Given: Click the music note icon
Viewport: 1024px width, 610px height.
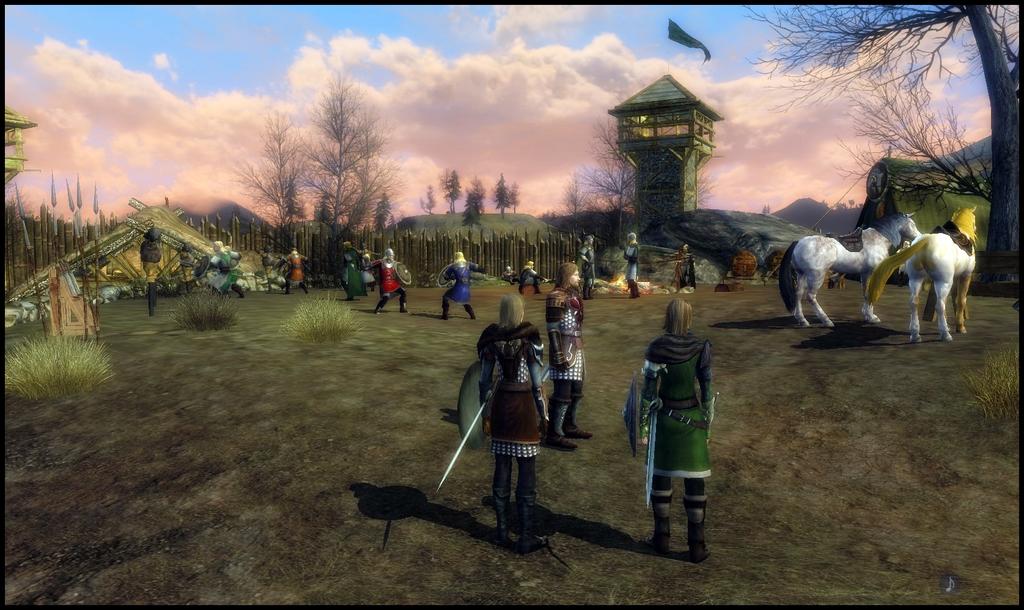Looking at the screenshot, I should coord(950,583).
